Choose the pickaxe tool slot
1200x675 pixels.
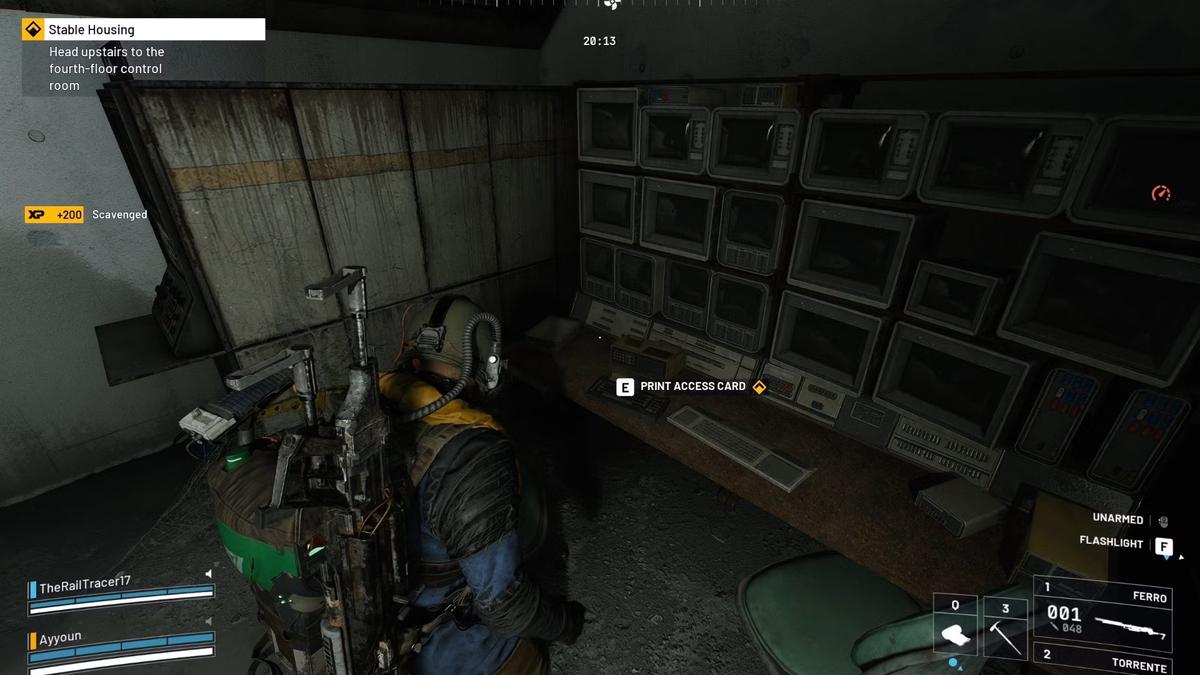tap(1006, 626)
